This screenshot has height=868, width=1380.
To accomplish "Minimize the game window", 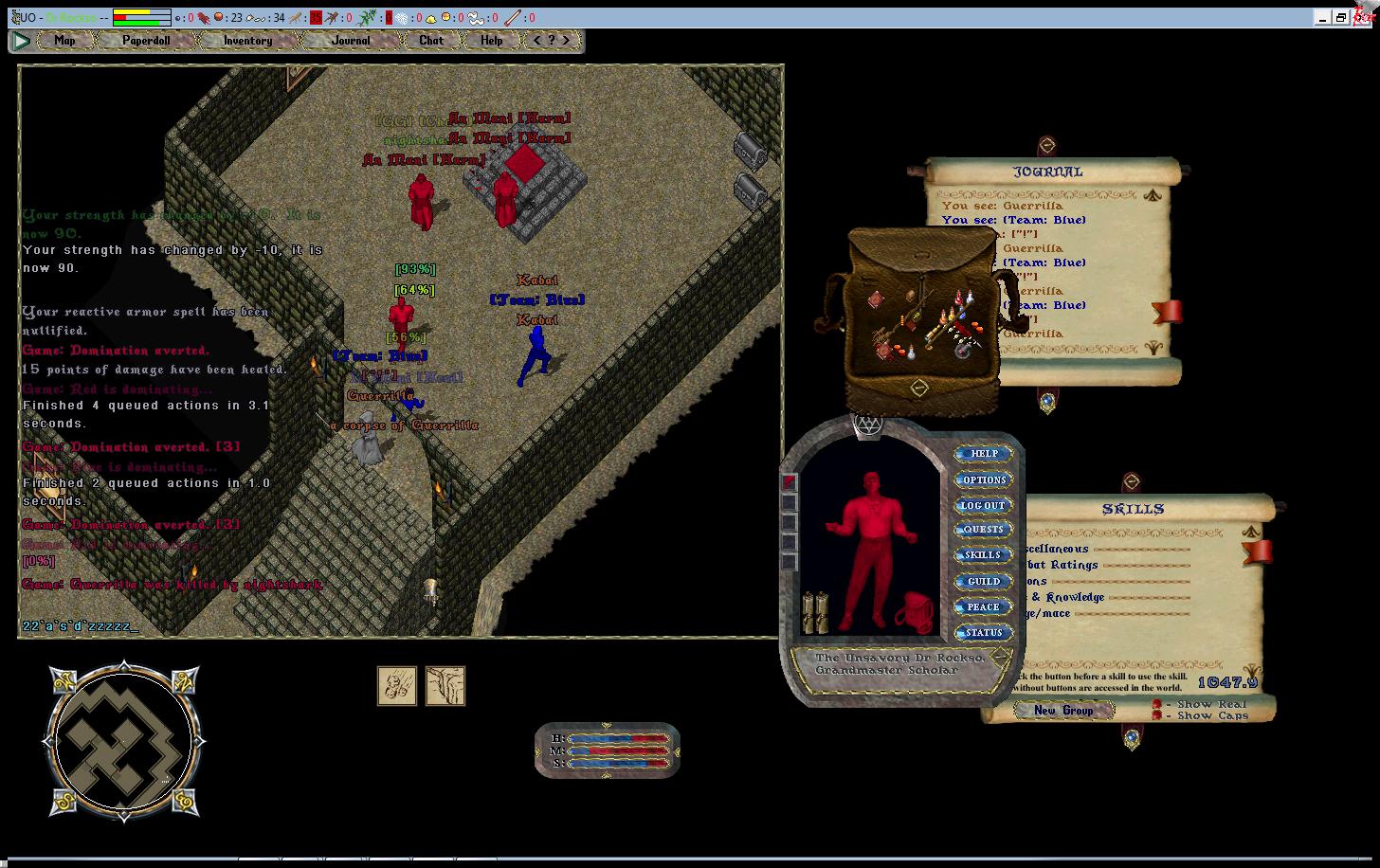I will [1323, 17].
